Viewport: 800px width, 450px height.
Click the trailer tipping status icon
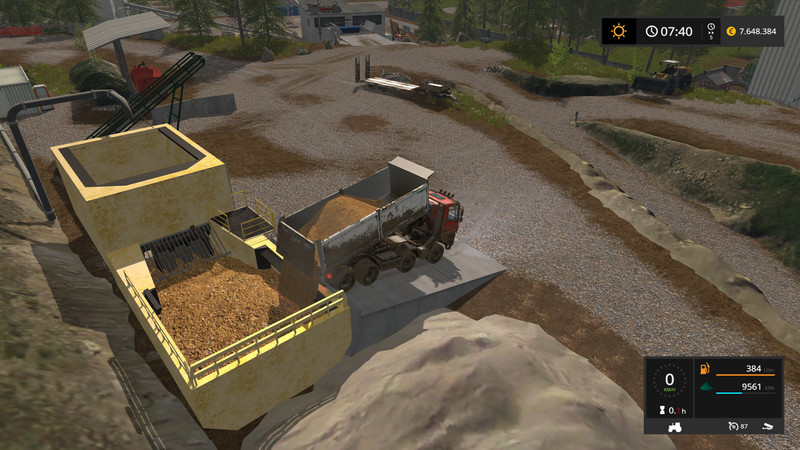765,427
